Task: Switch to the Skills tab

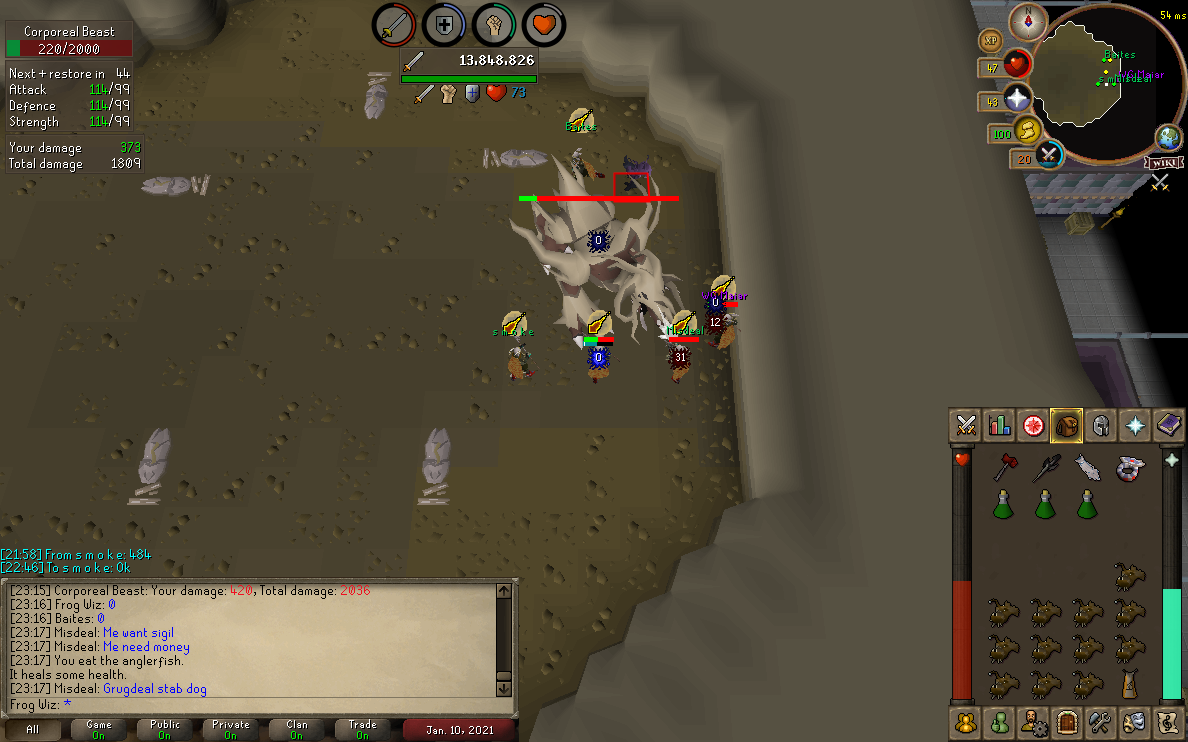Action: click(x=1000, y=425)
